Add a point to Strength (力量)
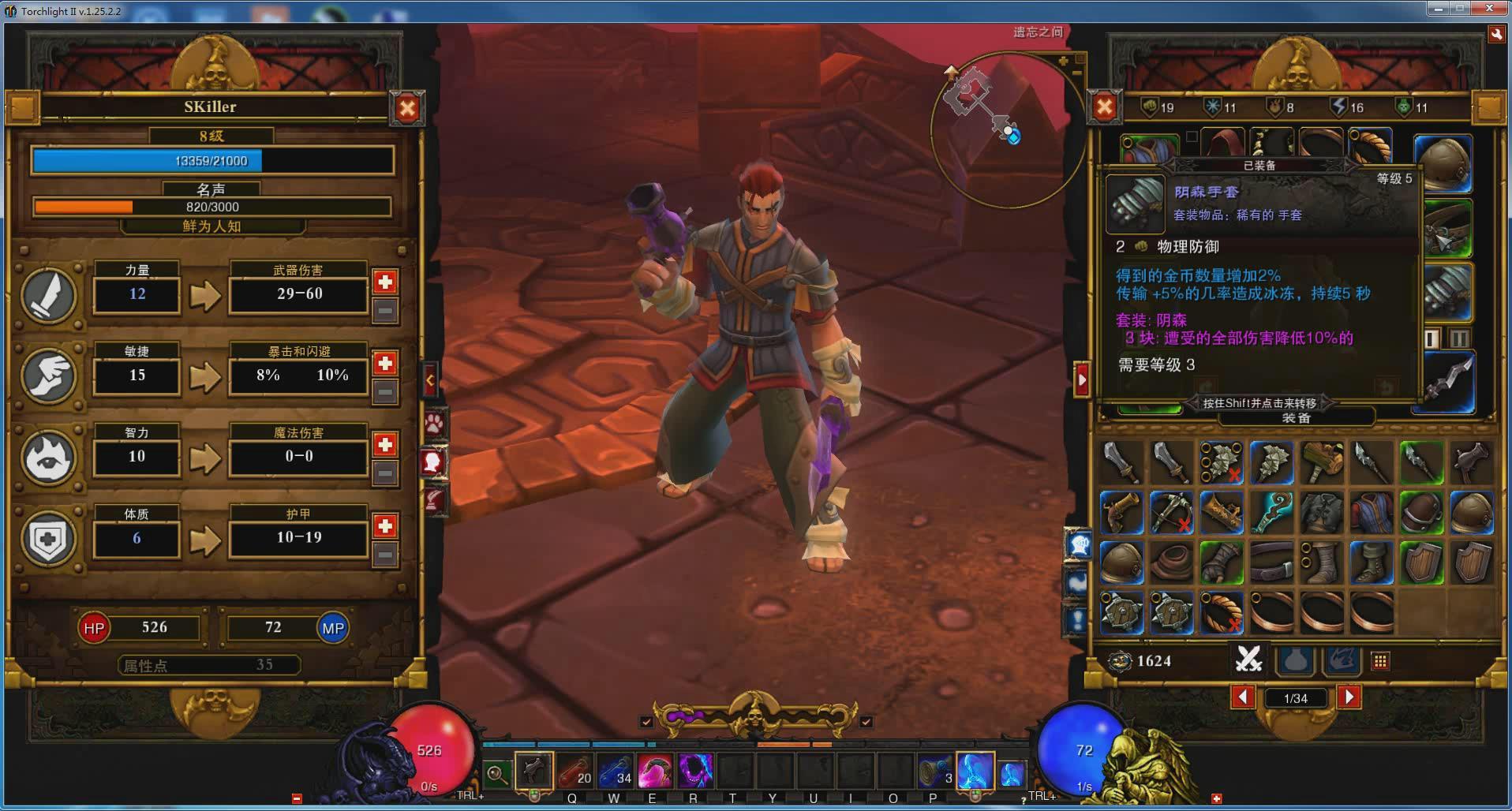1512x811 pixels. pyautogui.click(x=385, y=282)
